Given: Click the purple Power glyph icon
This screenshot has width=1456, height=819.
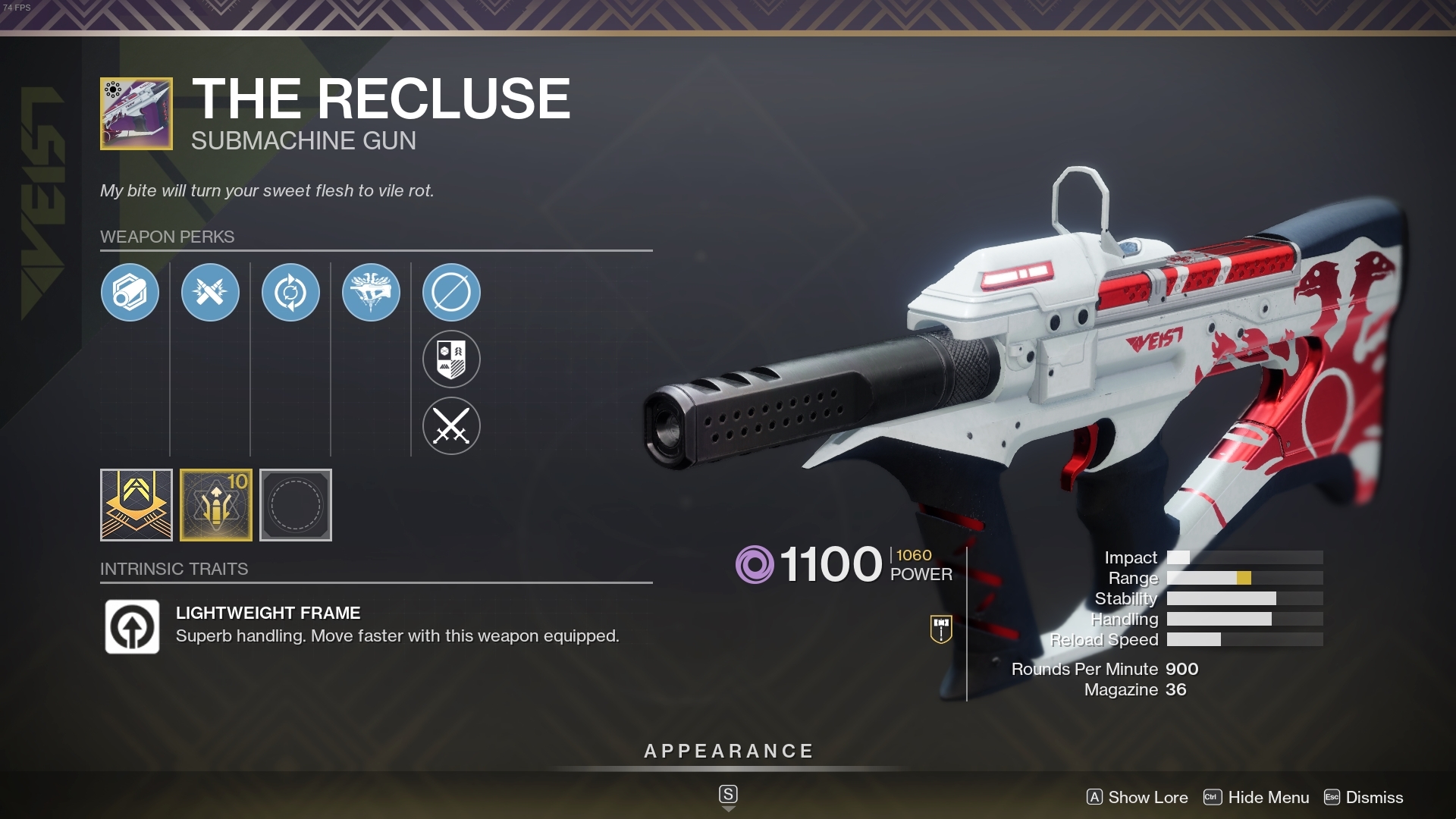Looking at the screenshot, I should click(x=758, y=564).
